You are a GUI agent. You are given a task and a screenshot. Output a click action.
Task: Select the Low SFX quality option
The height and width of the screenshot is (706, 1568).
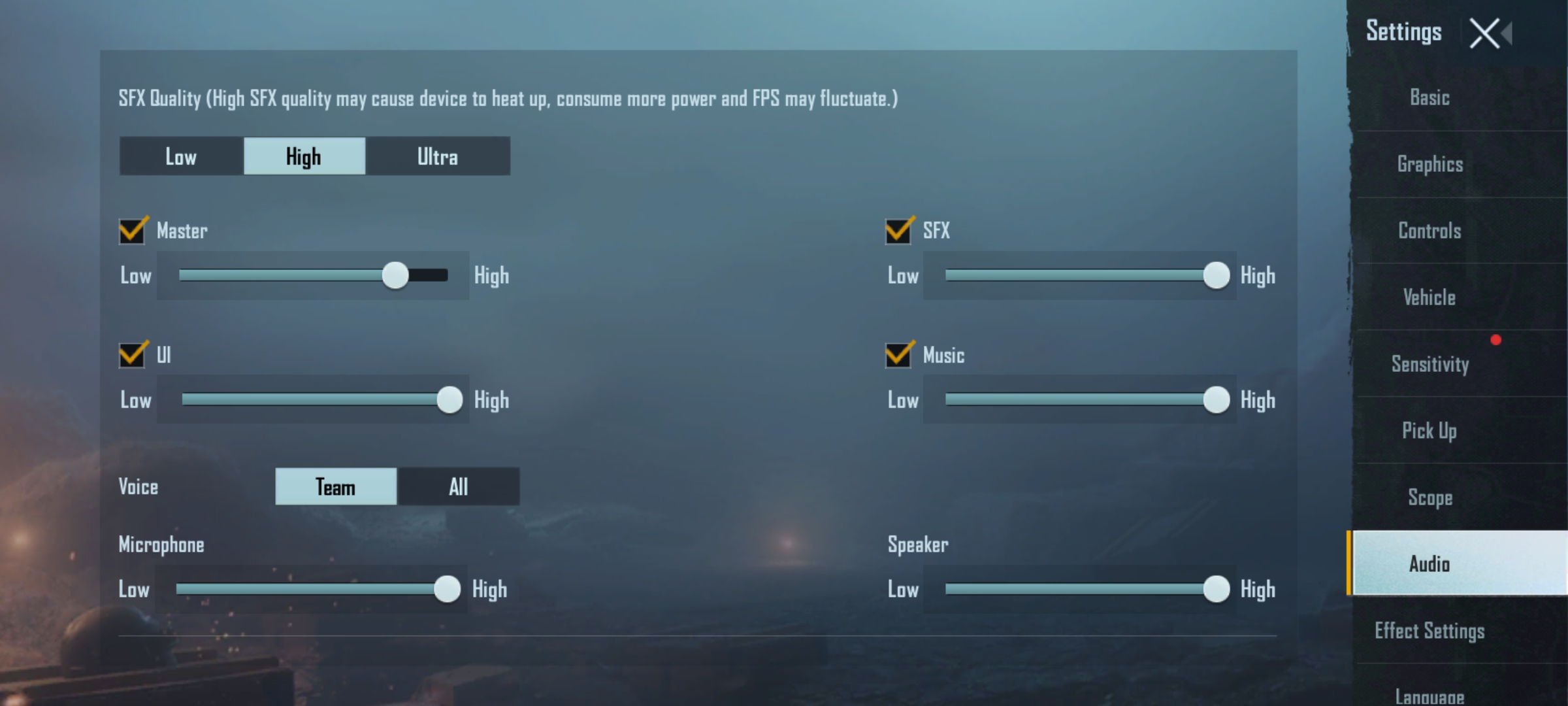coord(181,156)
